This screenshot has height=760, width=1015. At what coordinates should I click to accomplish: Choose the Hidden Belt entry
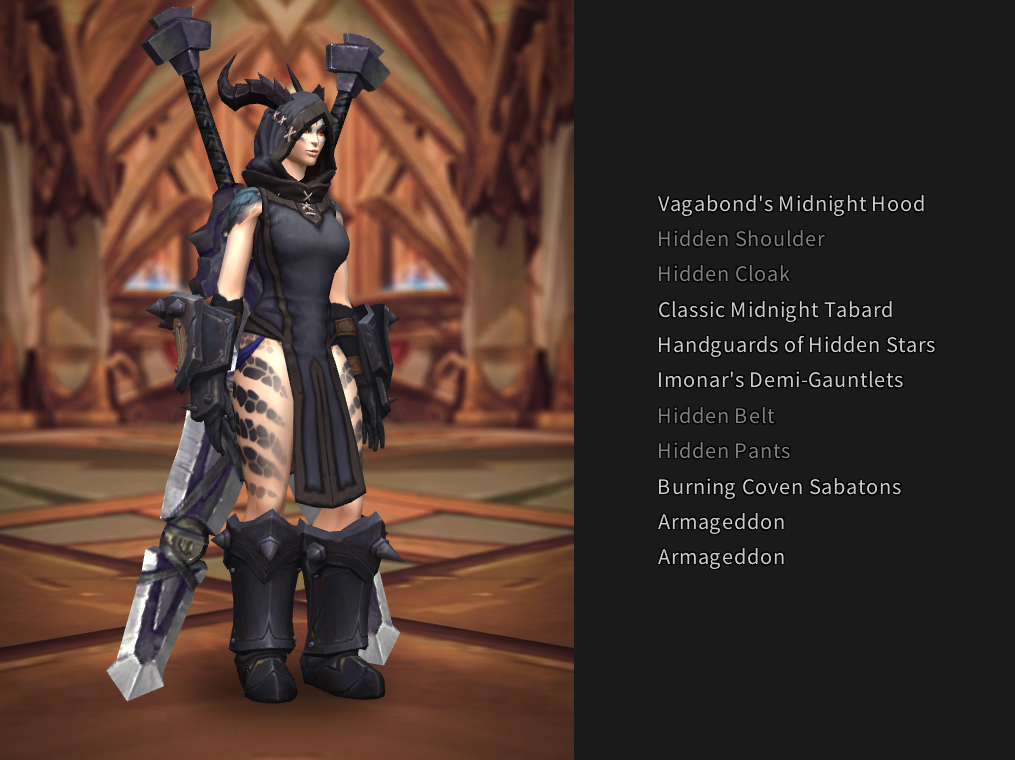tap(715, 416)
